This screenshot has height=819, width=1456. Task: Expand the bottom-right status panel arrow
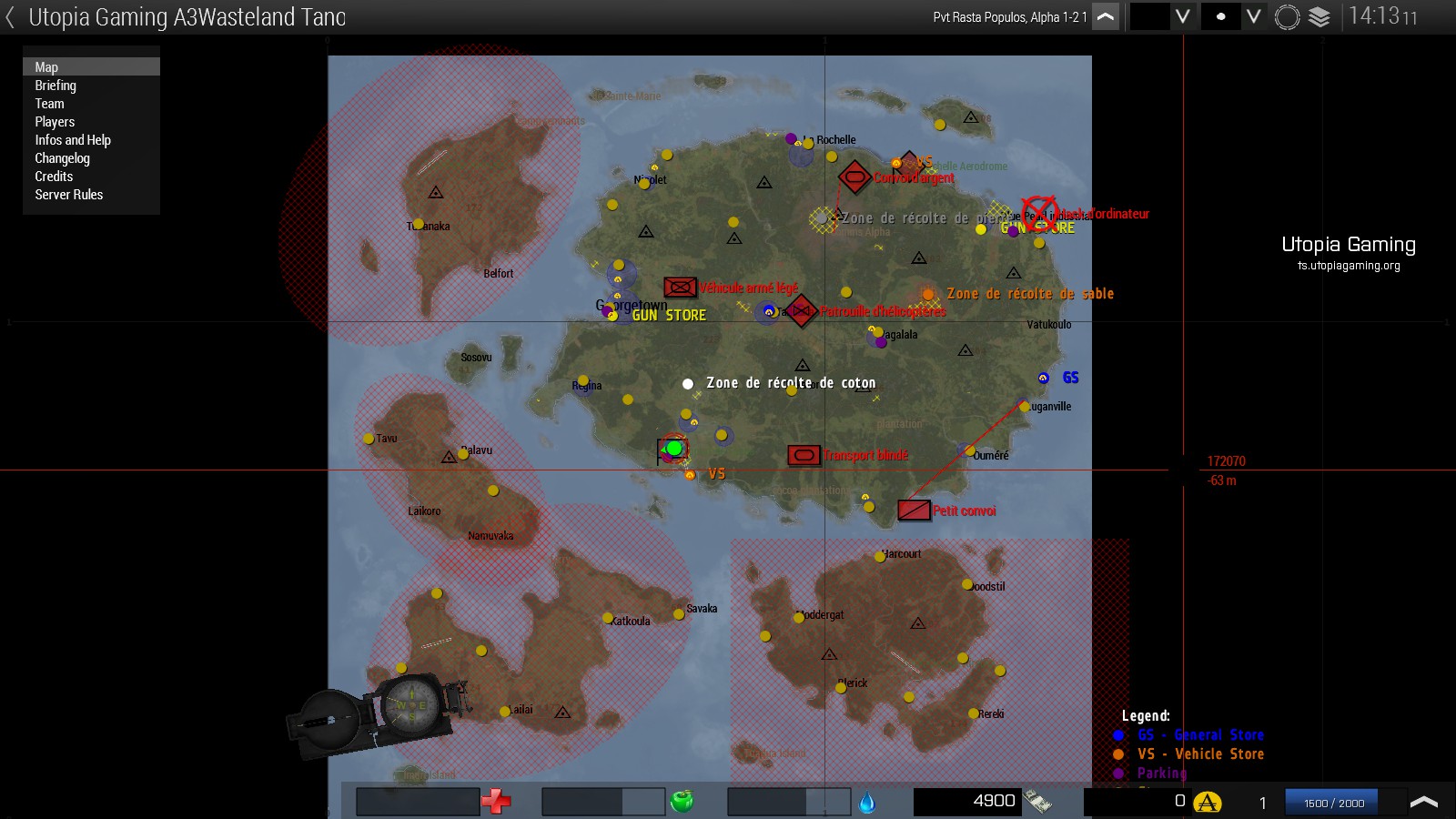tap(1423, 802)
